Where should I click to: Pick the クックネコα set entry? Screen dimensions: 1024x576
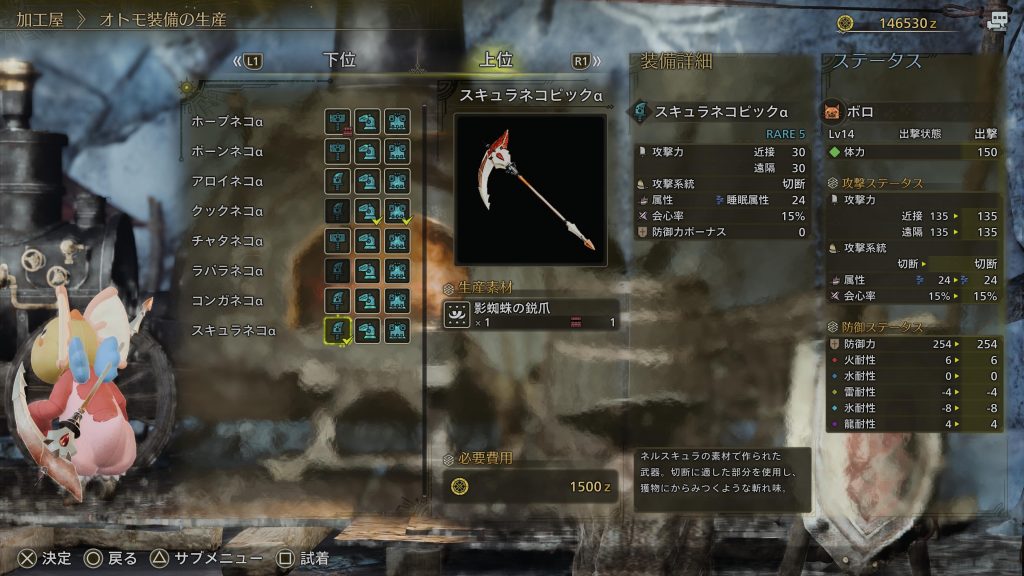pos(228,212)
